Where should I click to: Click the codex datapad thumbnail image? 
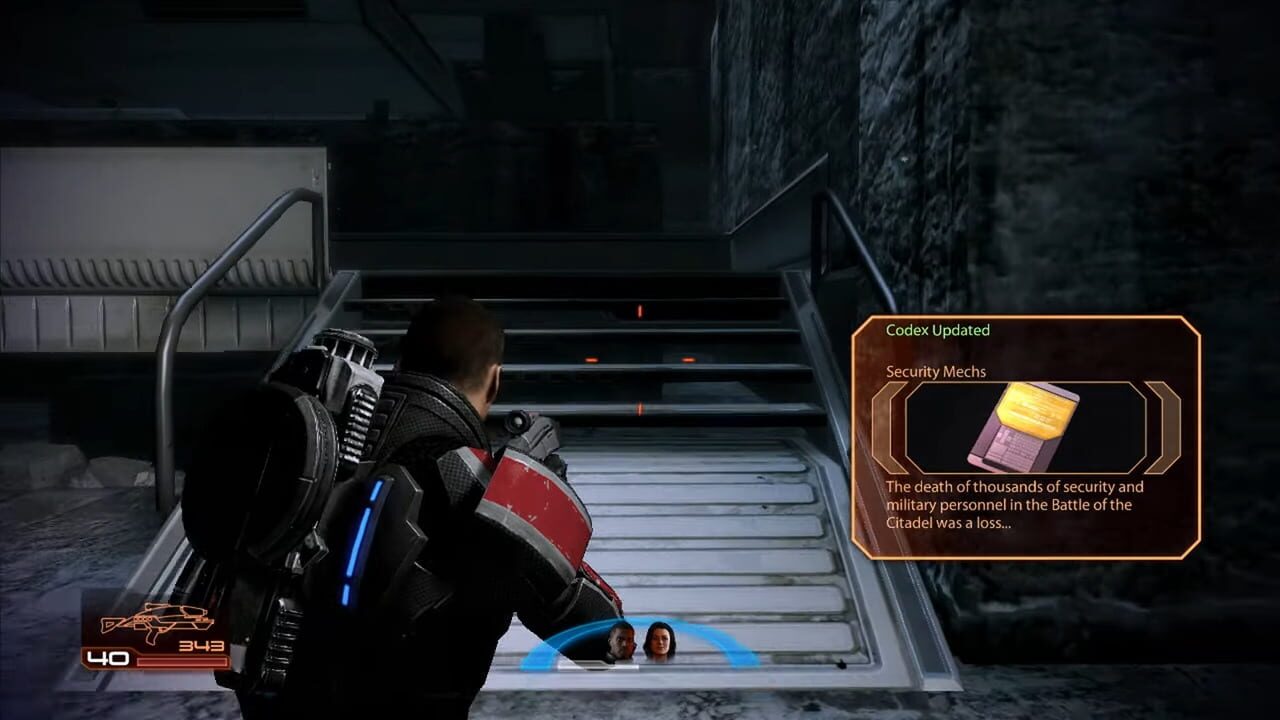[x=1023, y=428]
